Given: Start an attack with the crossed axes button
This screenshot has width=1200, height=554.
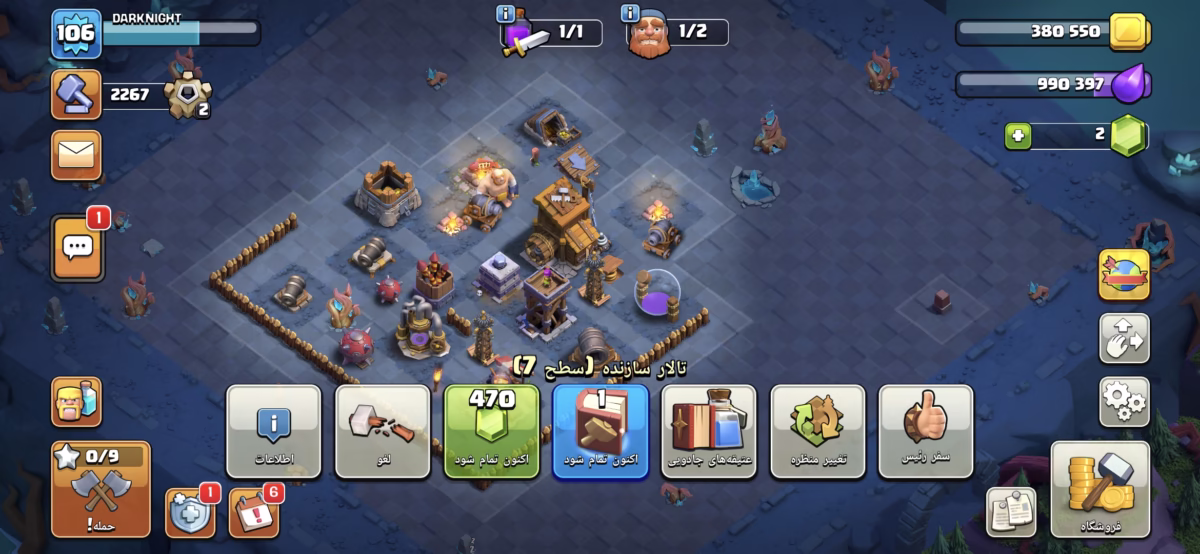Looking at the screenshot, I should [x=100, y=490].
